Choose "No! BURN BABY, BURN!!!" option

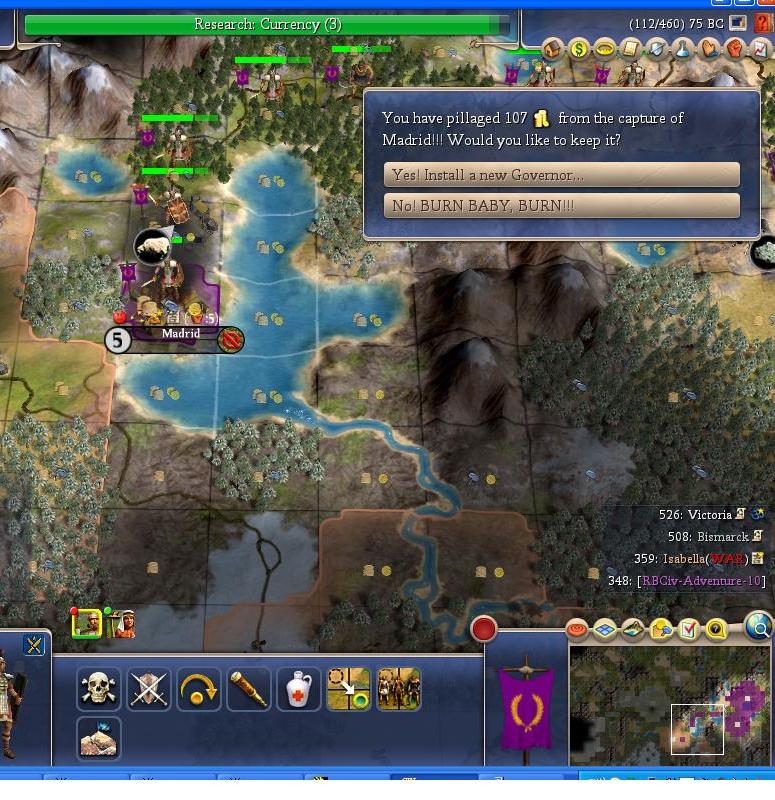561,206
